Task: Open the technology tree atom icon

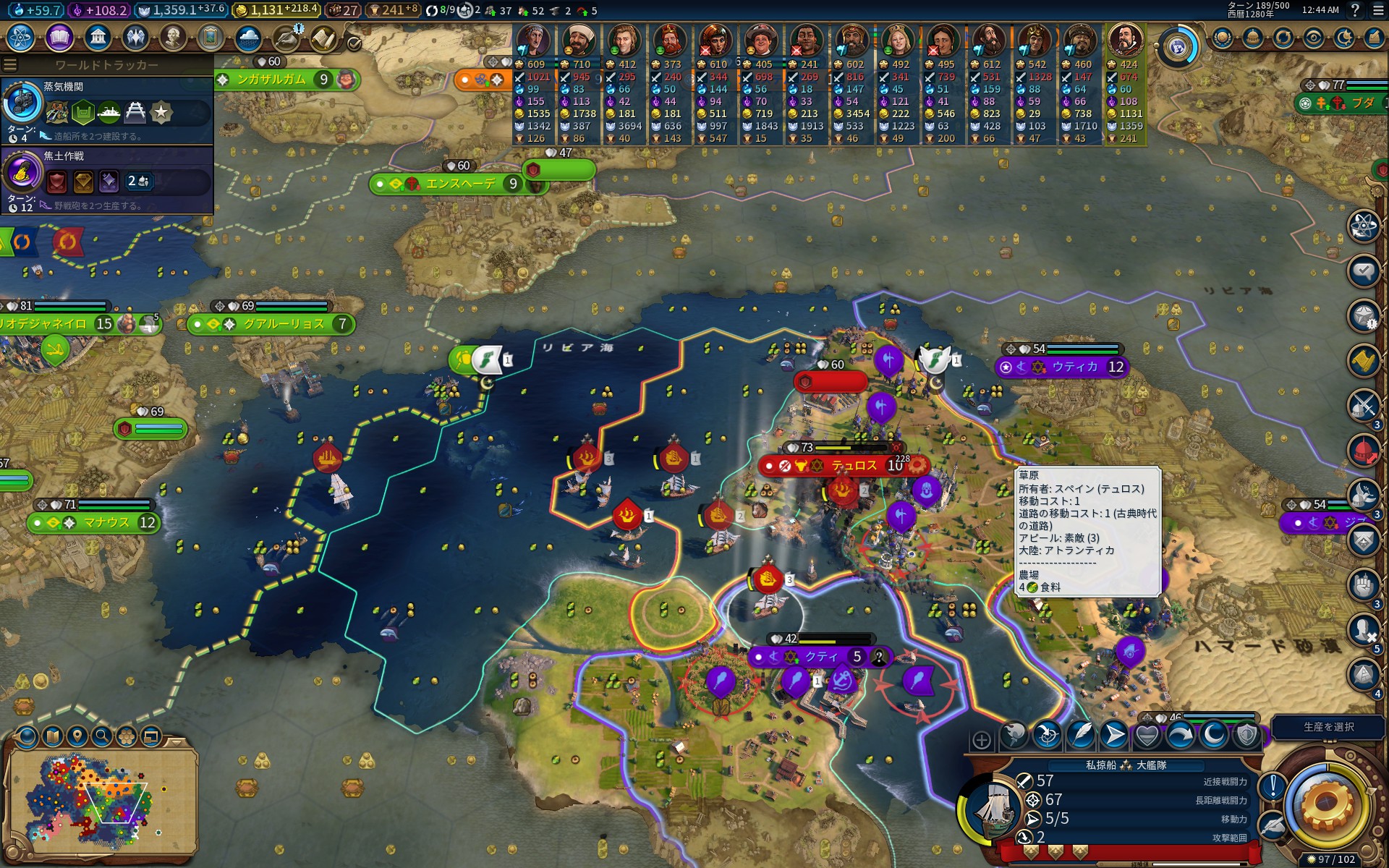Action: (21, 37)
